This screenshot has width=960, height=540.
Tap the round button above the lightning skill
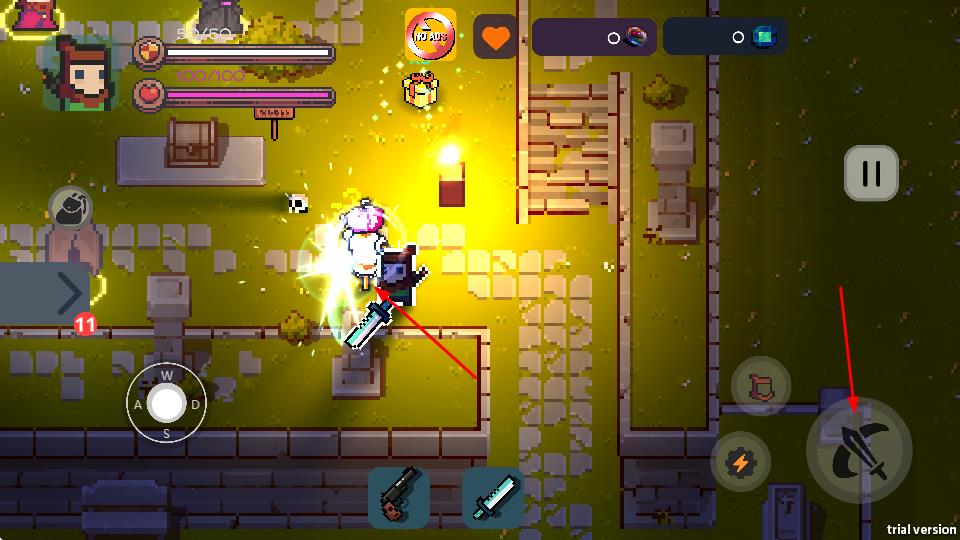[761, 387]
